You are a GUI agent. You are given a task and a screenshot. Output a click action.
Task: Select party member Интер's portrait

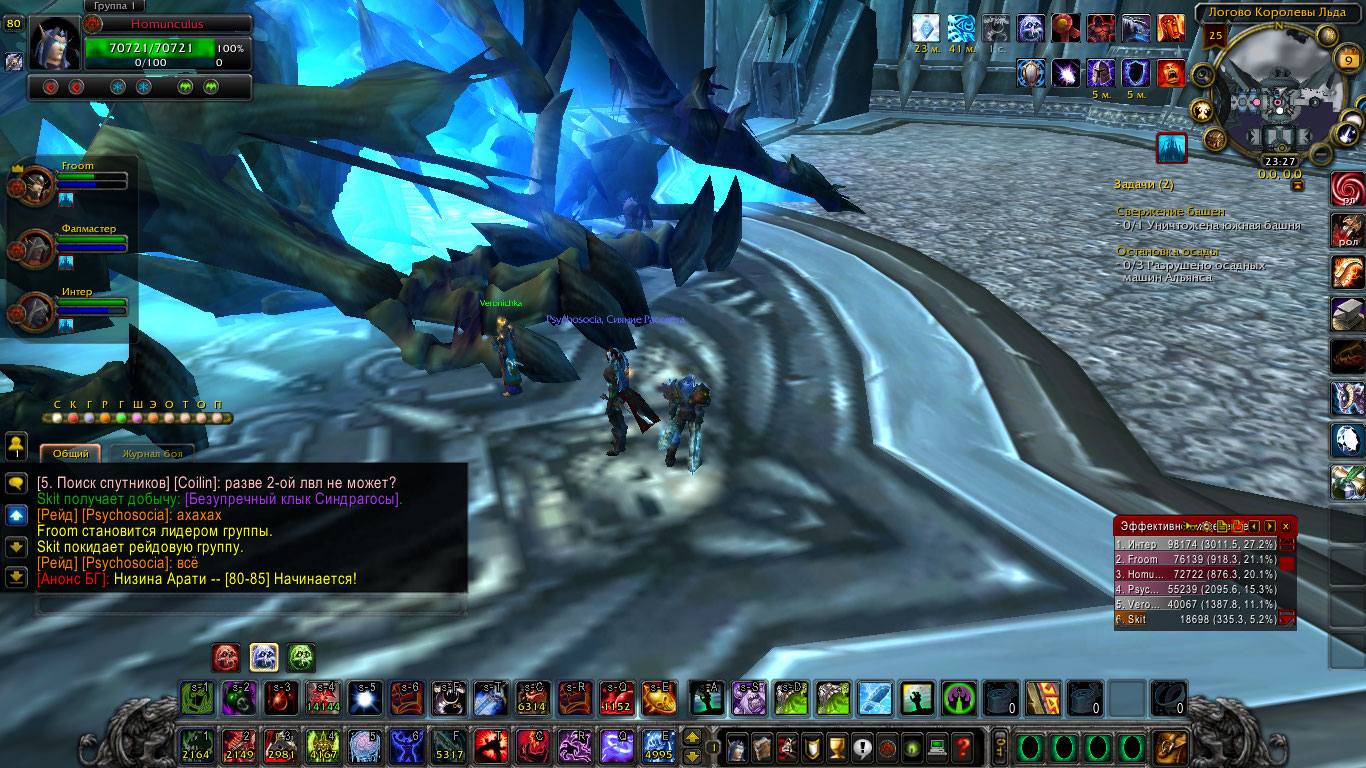tap(37, 311)
